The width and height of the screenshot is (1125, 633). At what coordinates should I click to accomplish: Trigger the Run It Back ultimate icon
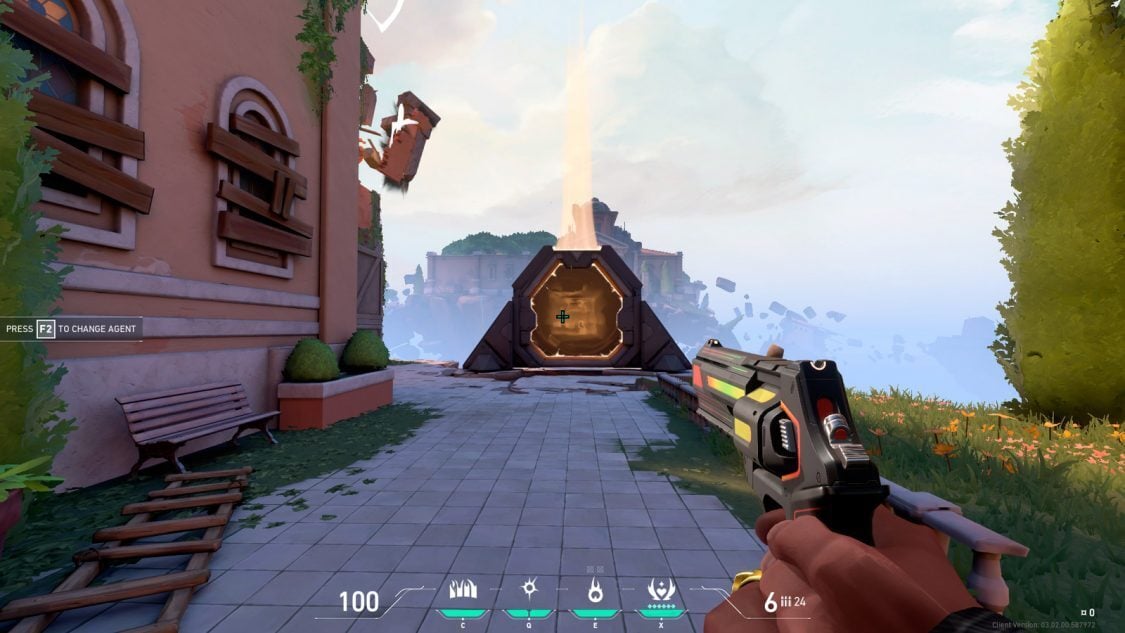(x=661, y=590)
